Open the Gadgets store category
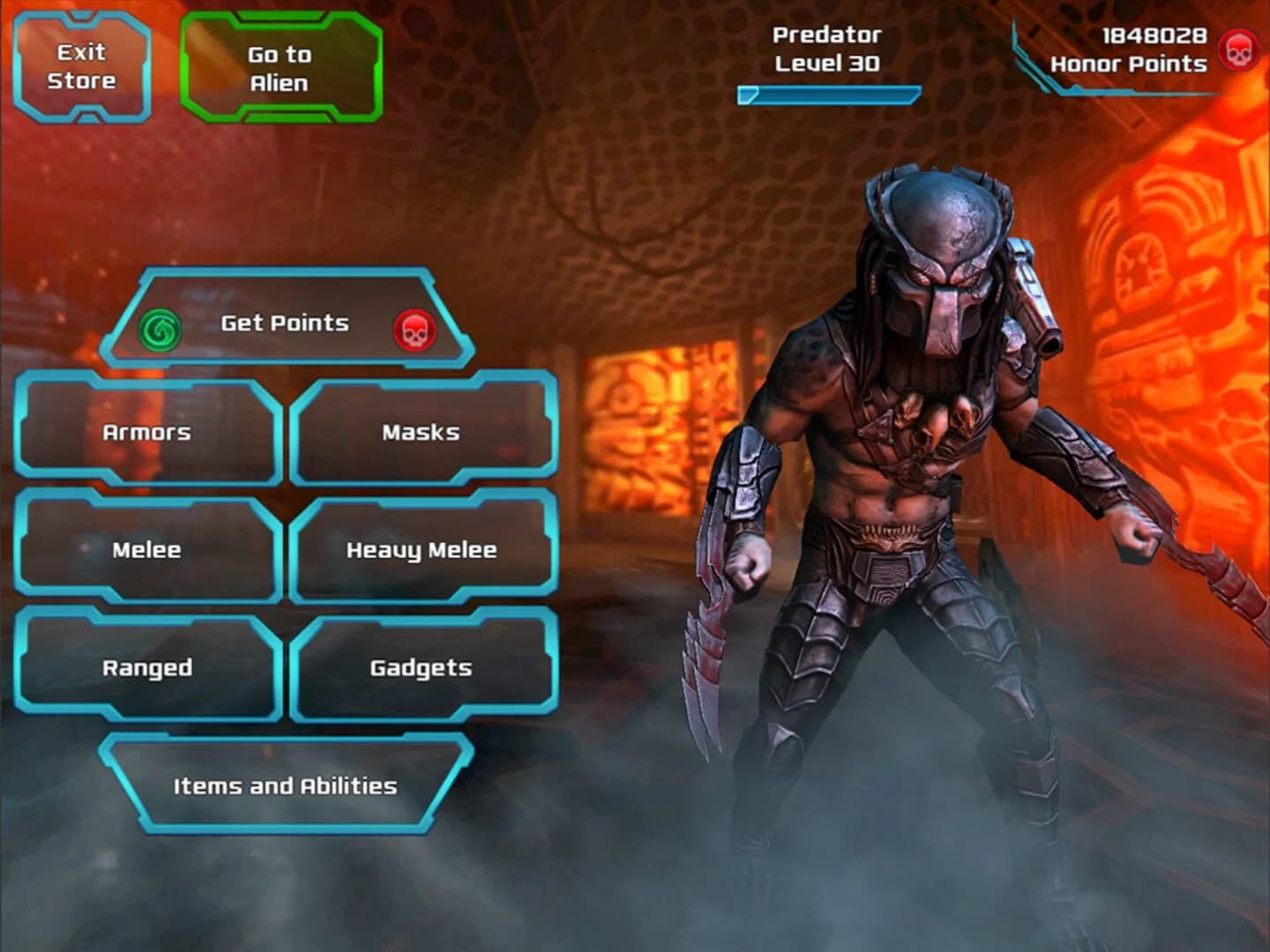The height and width of the screenshot is (952, 1270). (x=421, y=667)
